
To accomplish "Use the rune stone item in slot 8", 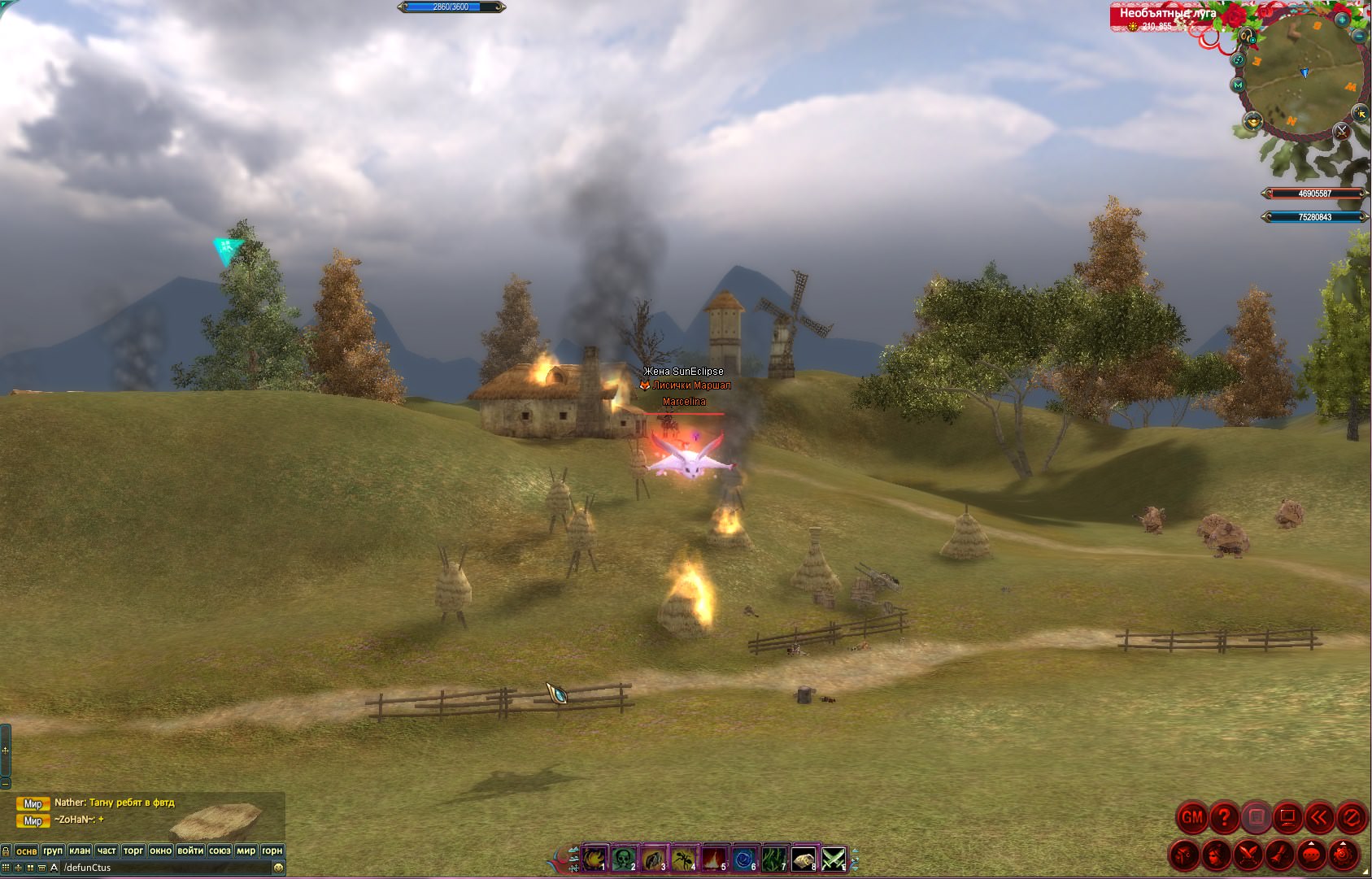I will [x=804, y=859].
